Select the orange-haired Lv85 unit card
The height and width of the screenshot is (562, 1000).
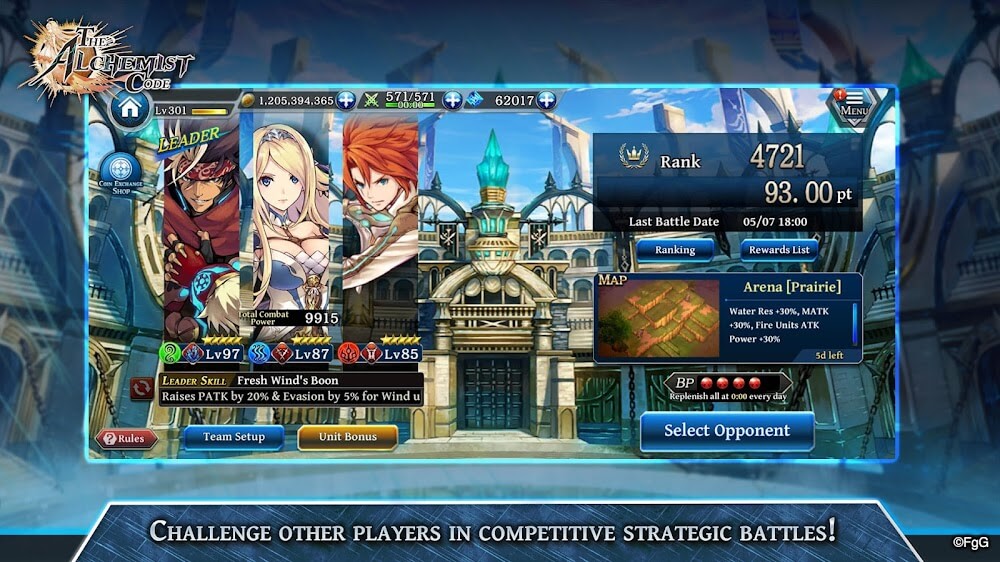tap(380, 230)
